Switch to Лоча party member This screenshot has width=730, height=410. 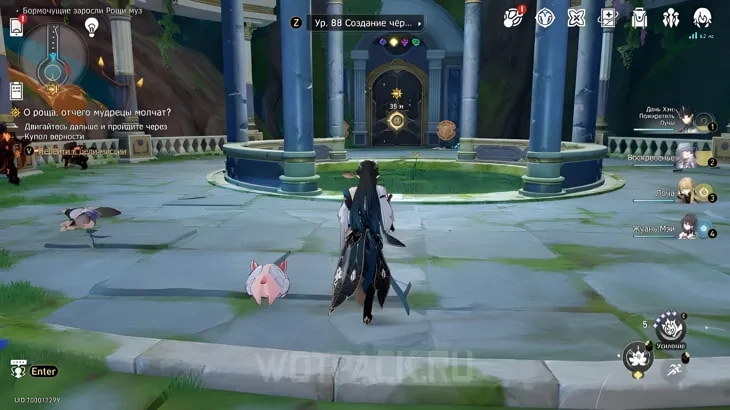(x=686, y=190)
